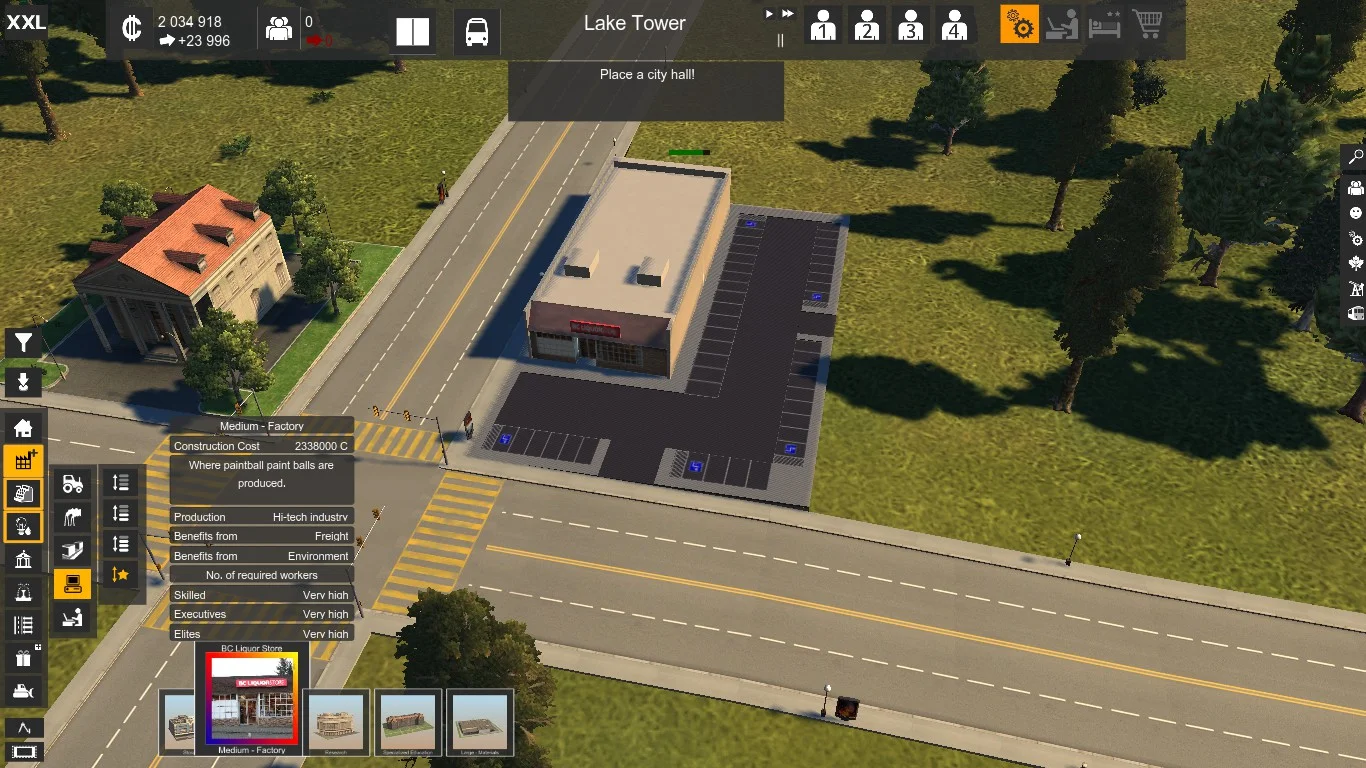The height and width of the screenshot is (768, 1366).
Task: Open the house residential build category
Action: [23, 428]
